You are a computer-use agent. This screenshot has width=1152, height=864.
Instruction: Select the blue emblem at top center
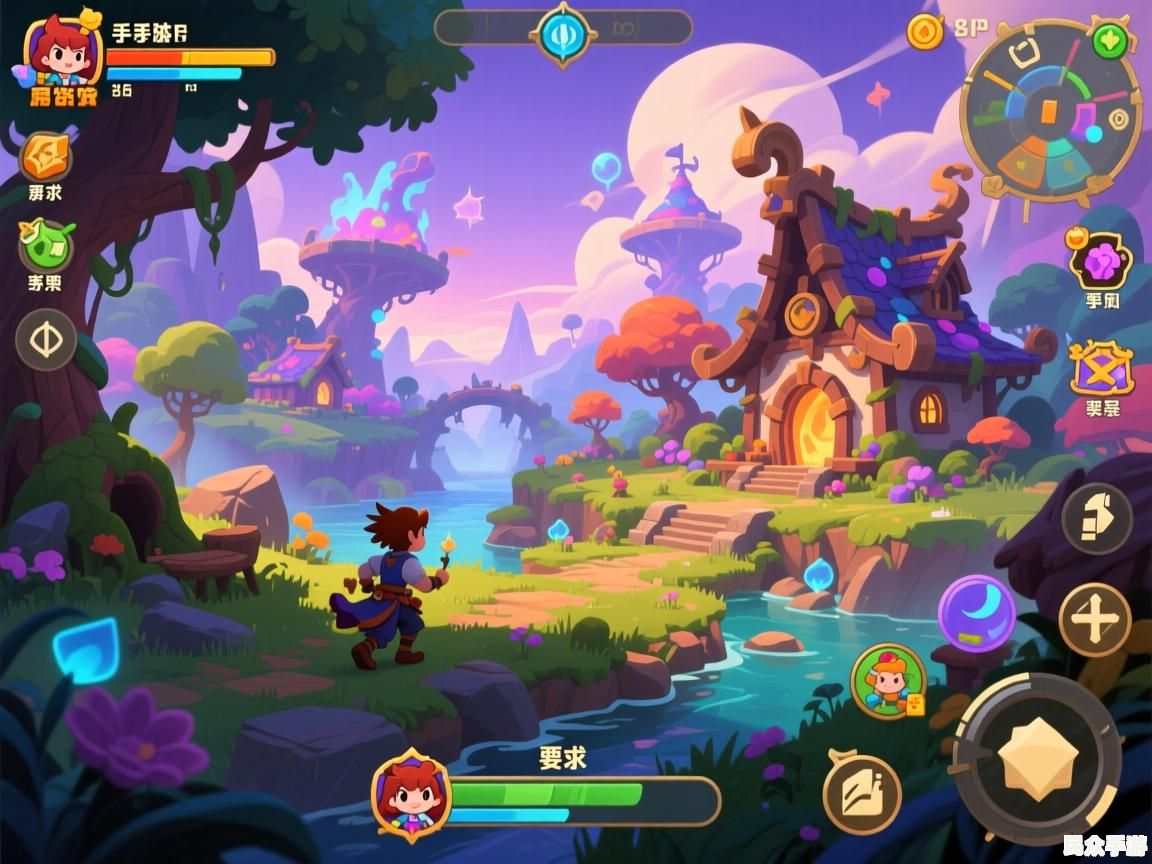(563, 33)
